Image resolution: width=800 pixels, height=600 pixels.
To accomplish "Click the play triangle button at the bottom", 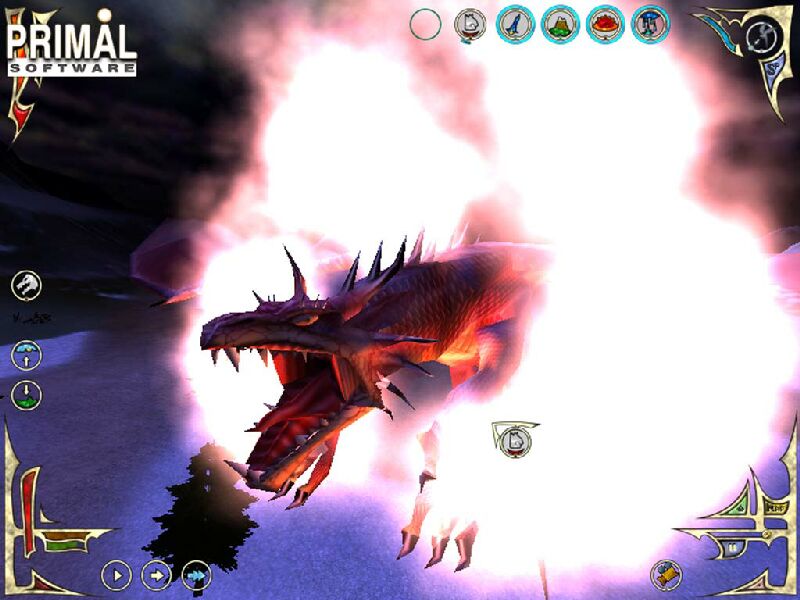I will click(x=117, y=574).
